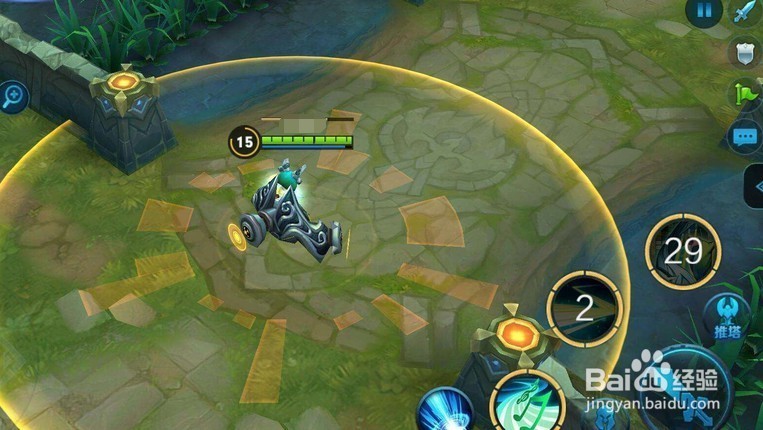Click the magnifier zoom button

click(x=13, y=97)
